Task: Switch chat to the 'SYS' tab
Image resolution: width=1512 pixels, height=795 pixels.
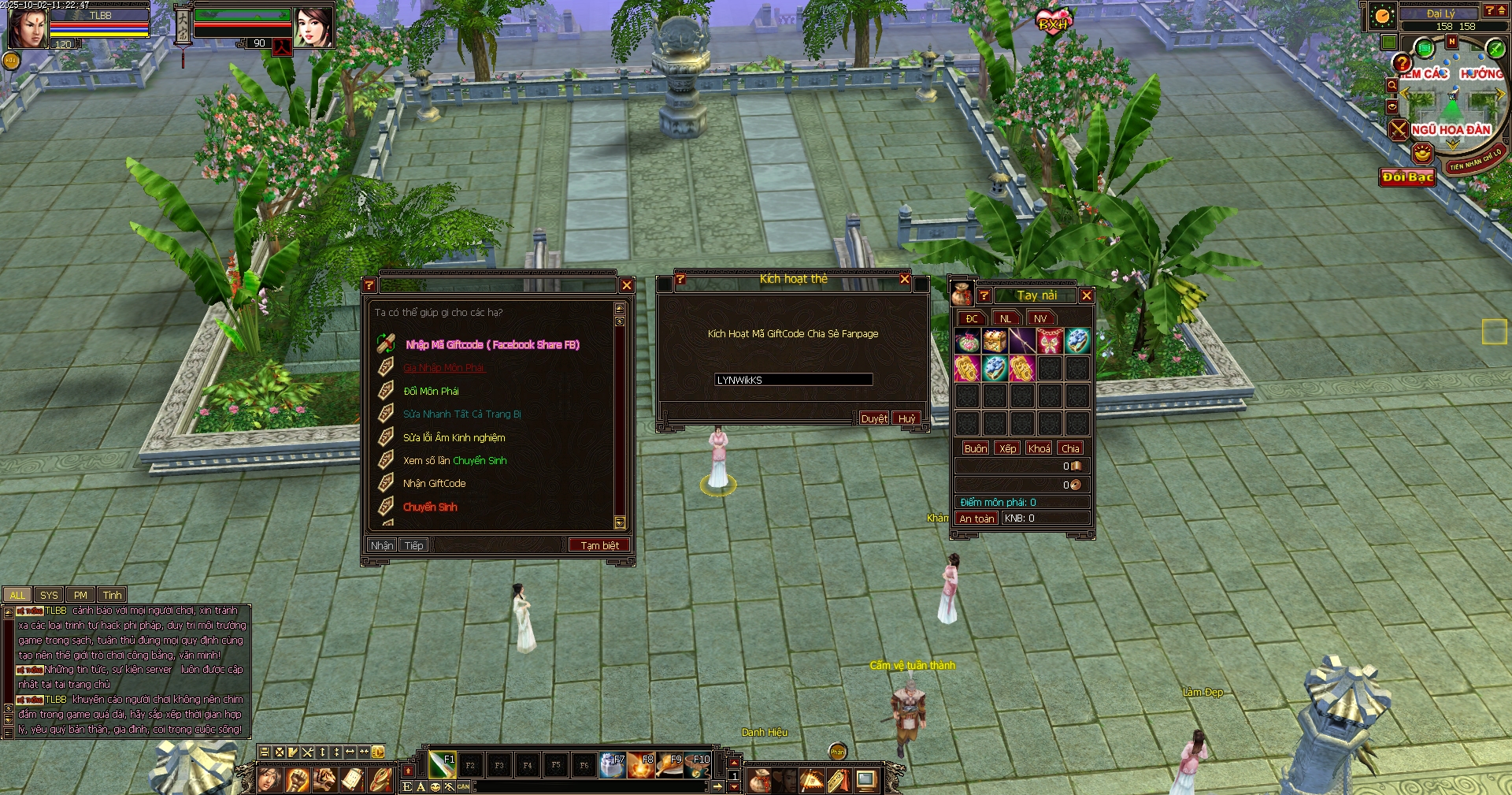Action: 49,595
